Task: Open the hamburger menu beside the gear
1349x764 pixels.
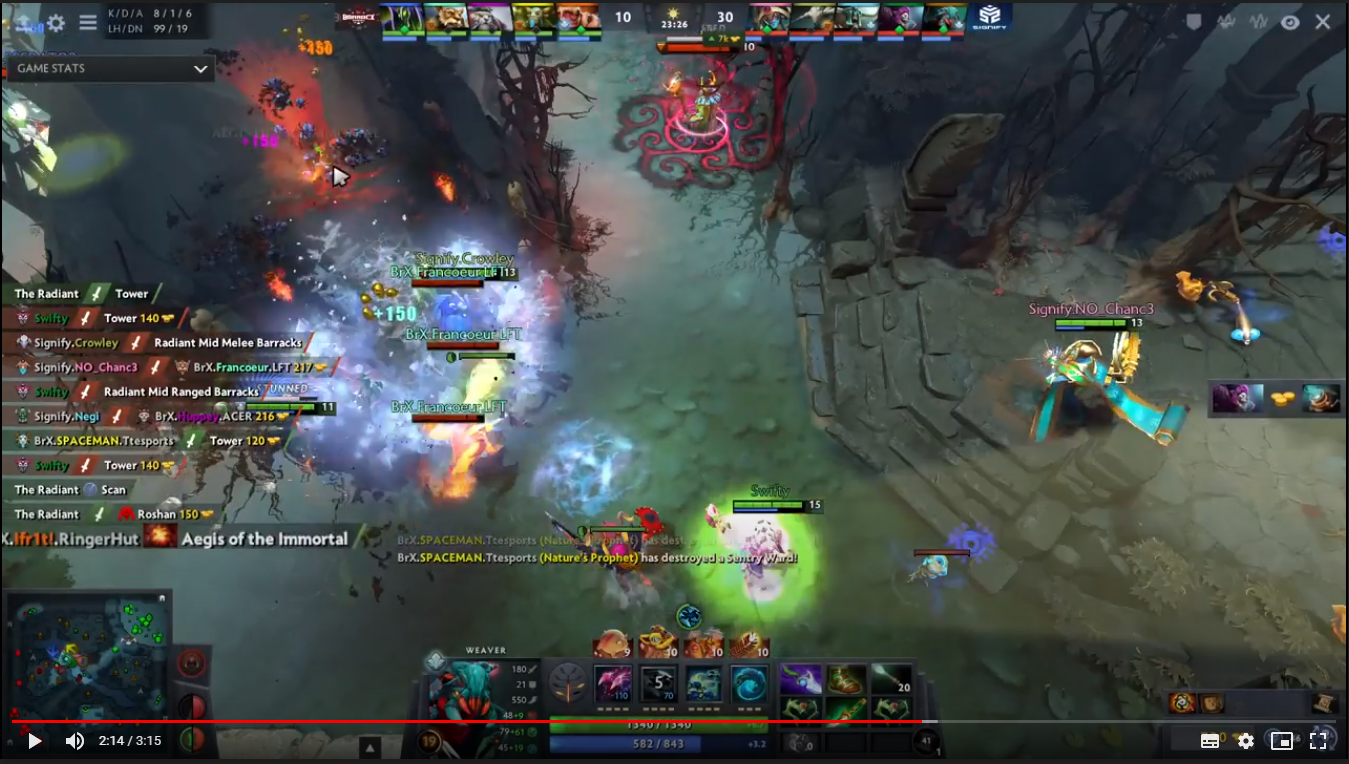Action: (88, 22)
